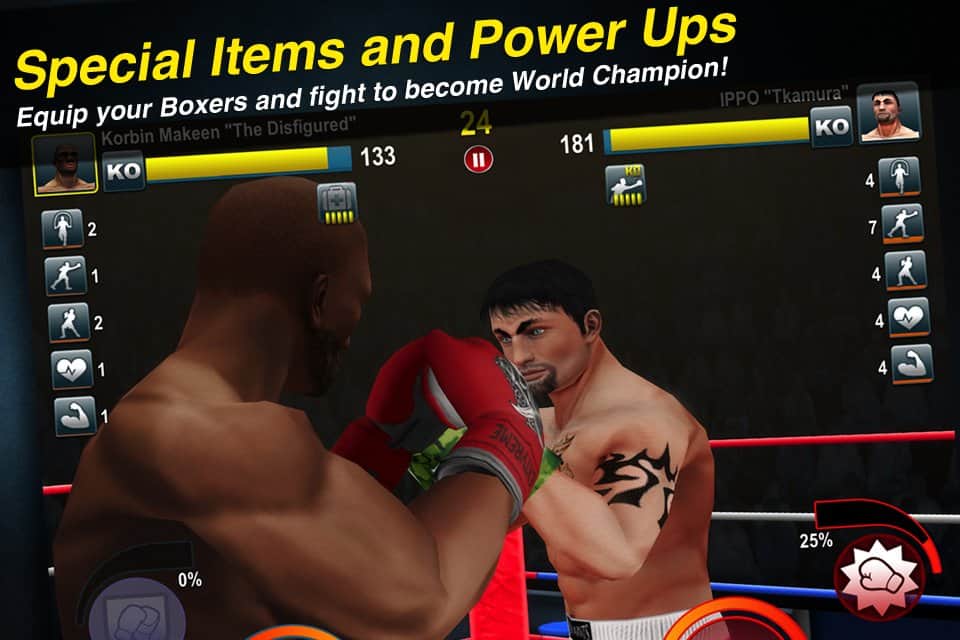Select IPPO's punching boxer icon showing 7

902,224
